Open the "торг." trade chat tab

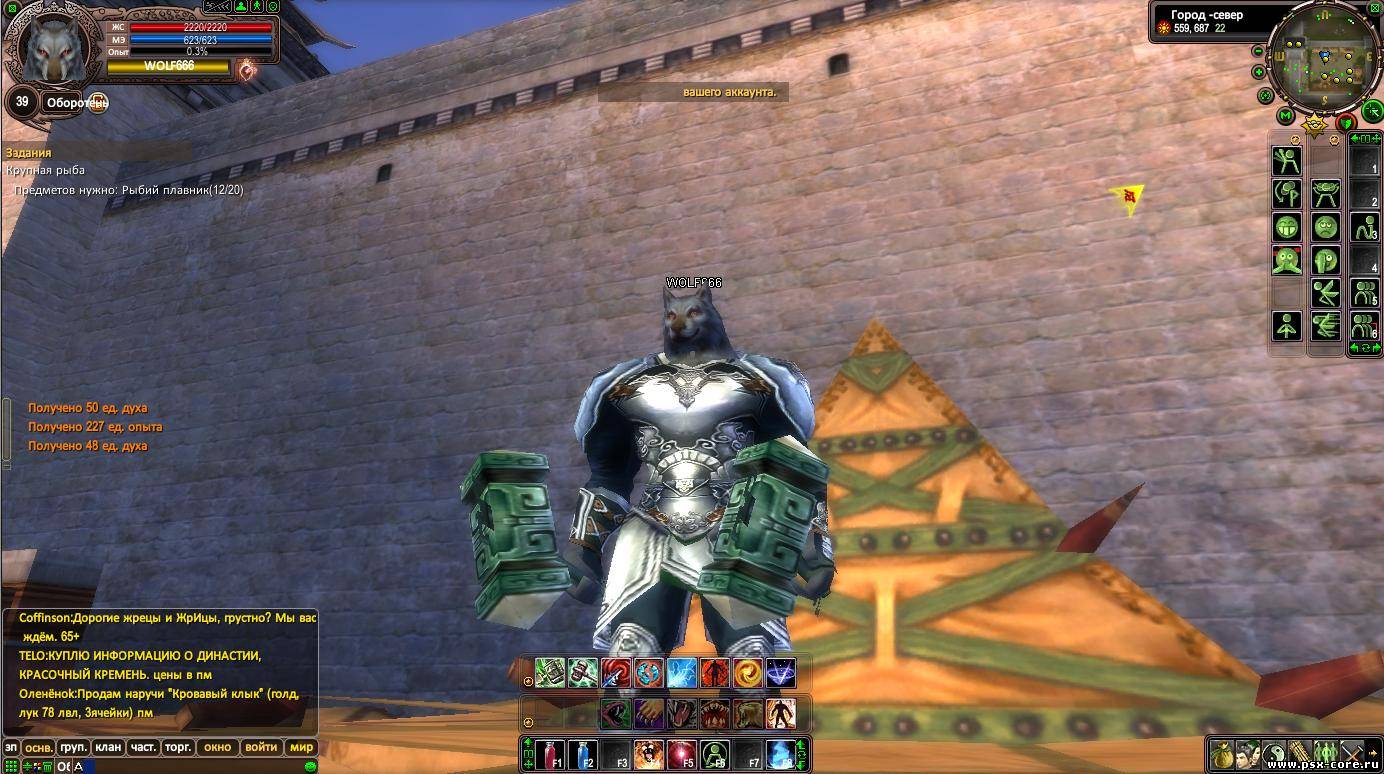click(x=178, y=747)
